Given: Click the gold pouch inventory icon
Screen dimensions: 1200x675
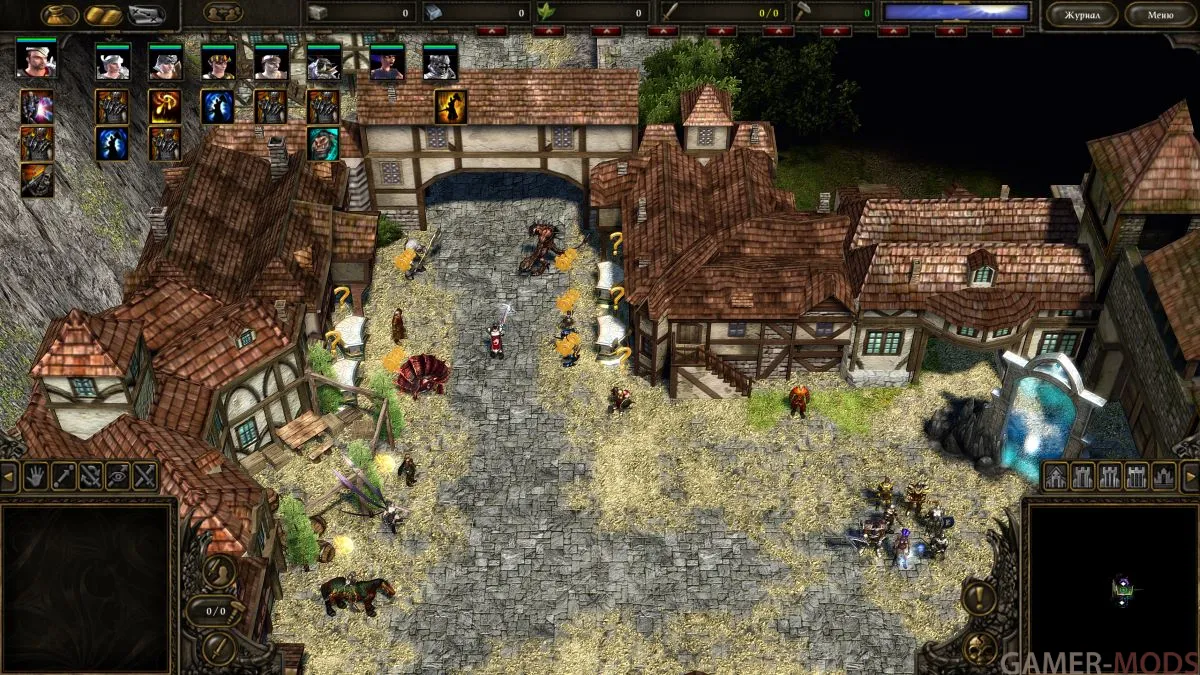Looking at the screenshot, I should pos(60,14).
